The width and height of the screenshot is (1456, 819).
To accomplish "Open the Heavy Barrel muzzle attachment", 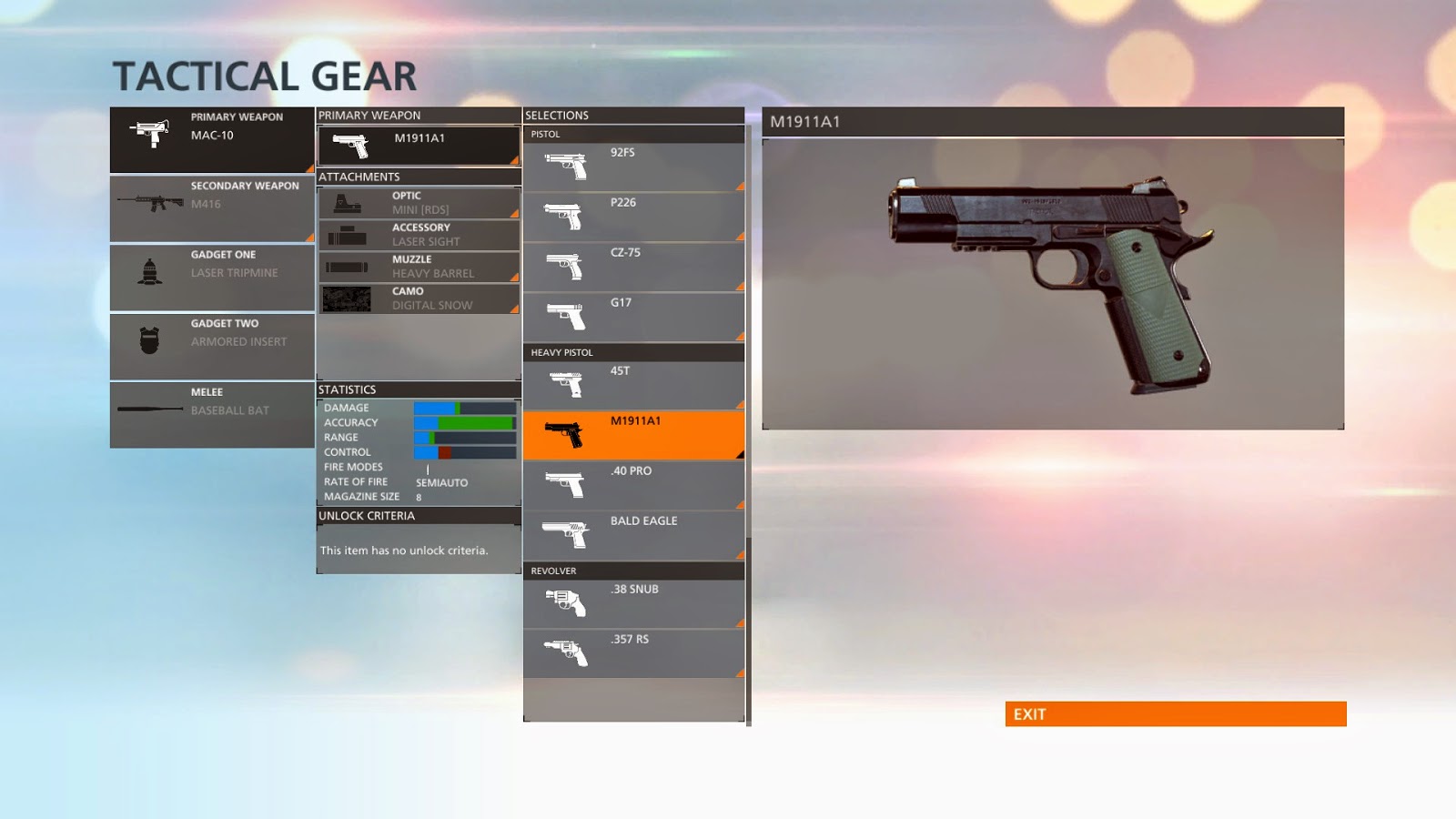I will pos(419,267).
